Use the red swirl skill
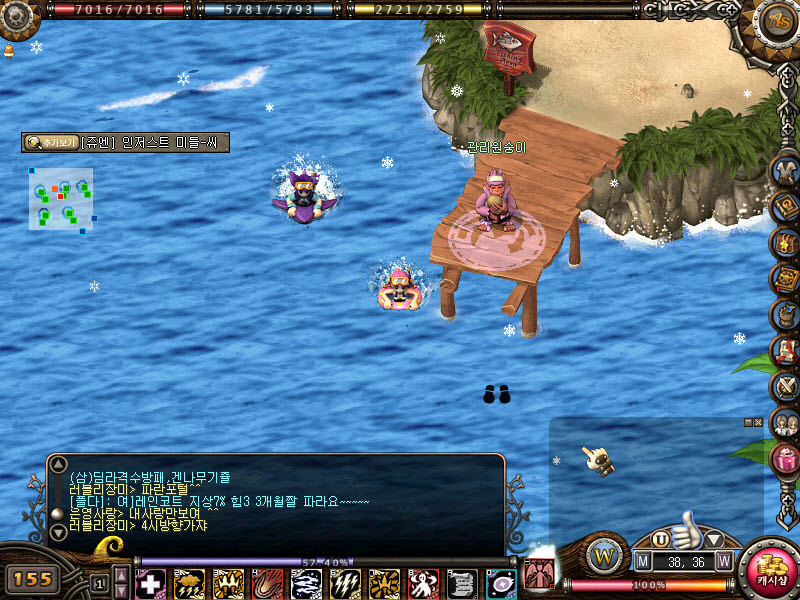Screen dimensions: 800x600 (x=267, y=584)
